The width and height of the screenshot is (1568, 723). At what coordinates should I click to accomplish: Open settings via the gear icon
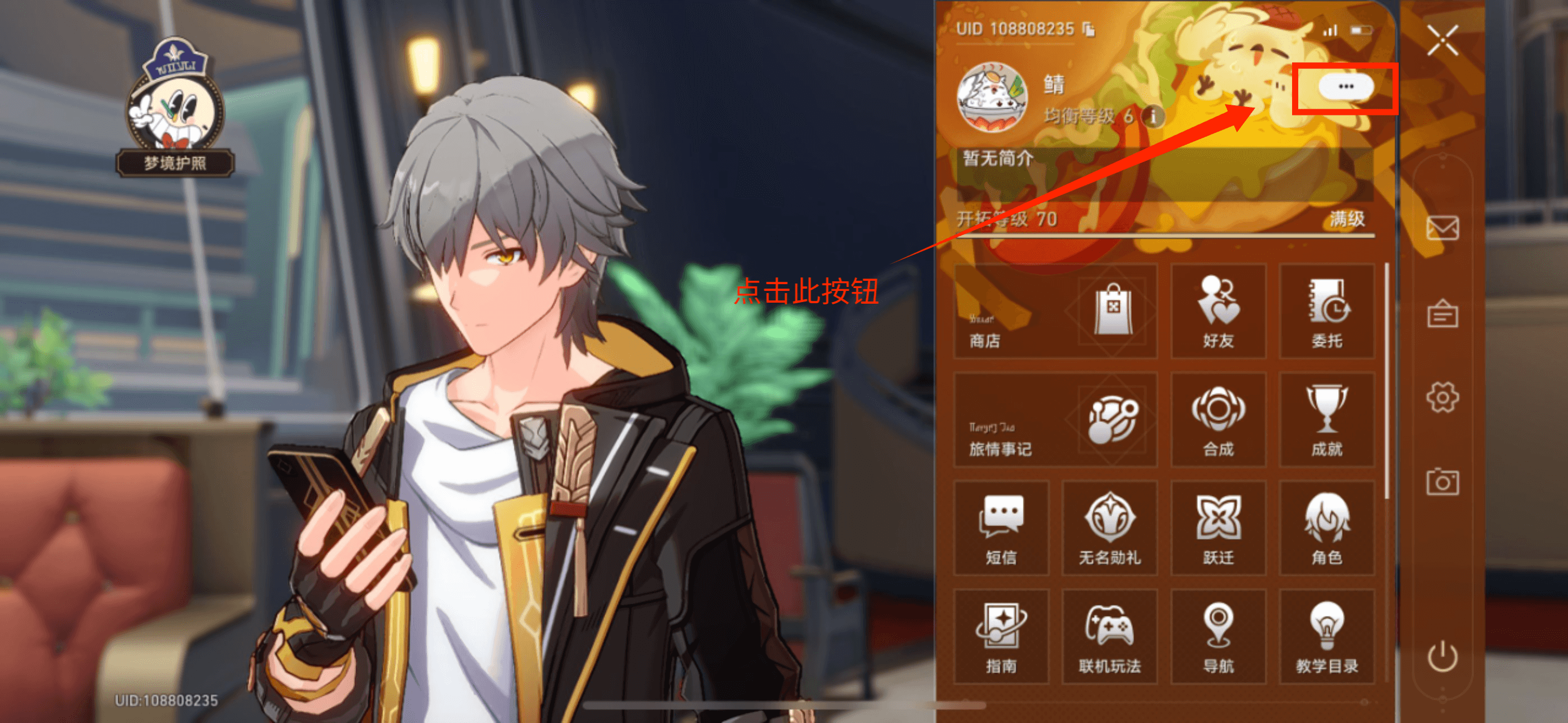1442,397
